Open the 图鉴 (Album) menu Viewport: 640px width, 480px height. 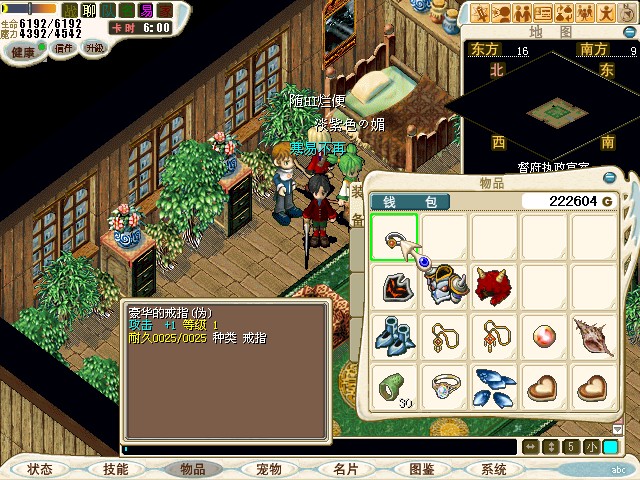pyautogui.click(x=421, y=469)
